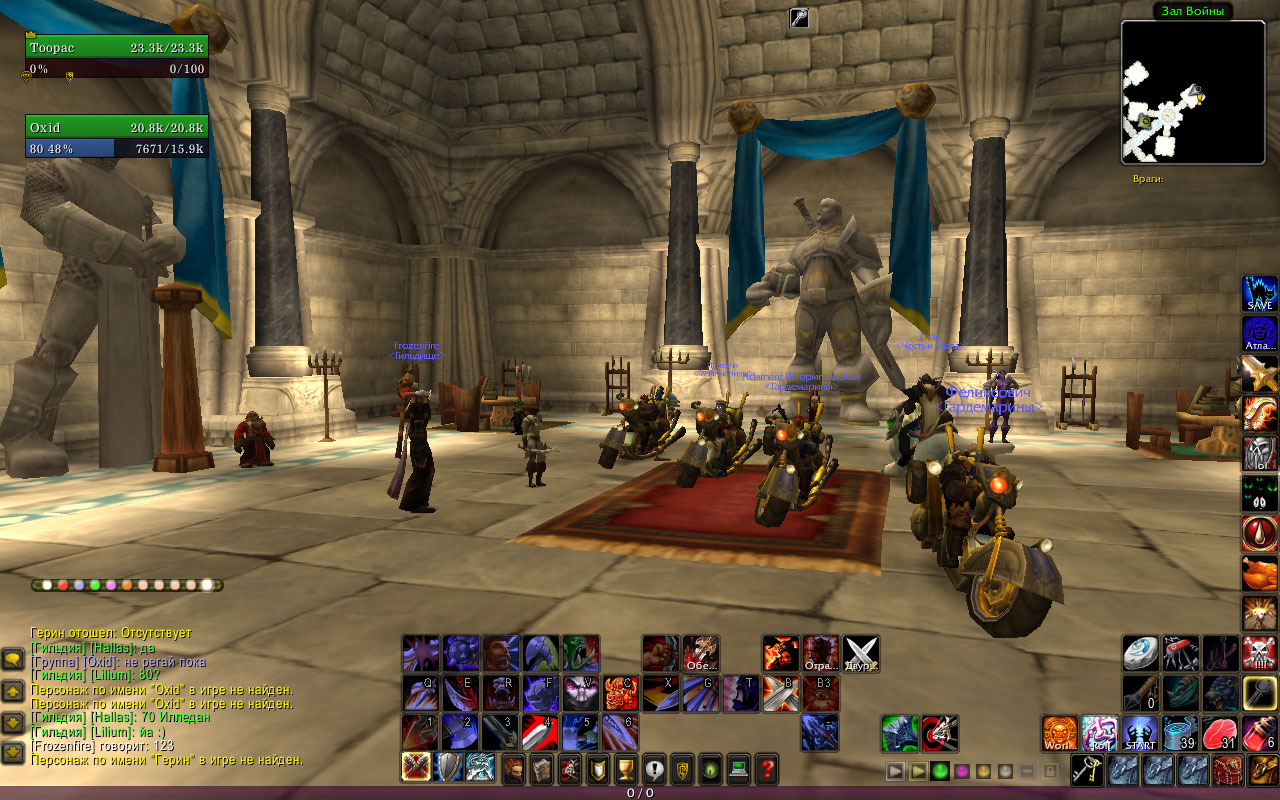Use the Hearthstone icon

click(1140, 653)
